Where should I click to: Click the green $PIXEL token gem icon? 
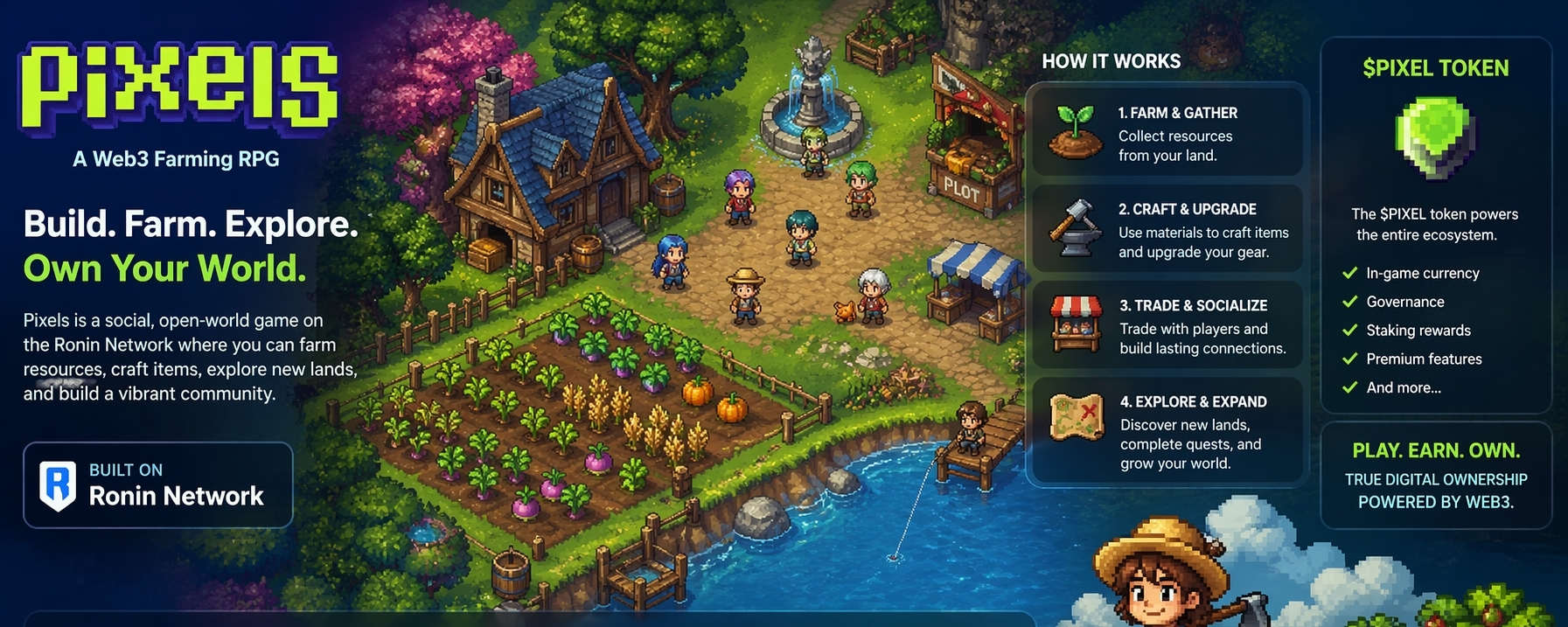(x=1435, y=137)
